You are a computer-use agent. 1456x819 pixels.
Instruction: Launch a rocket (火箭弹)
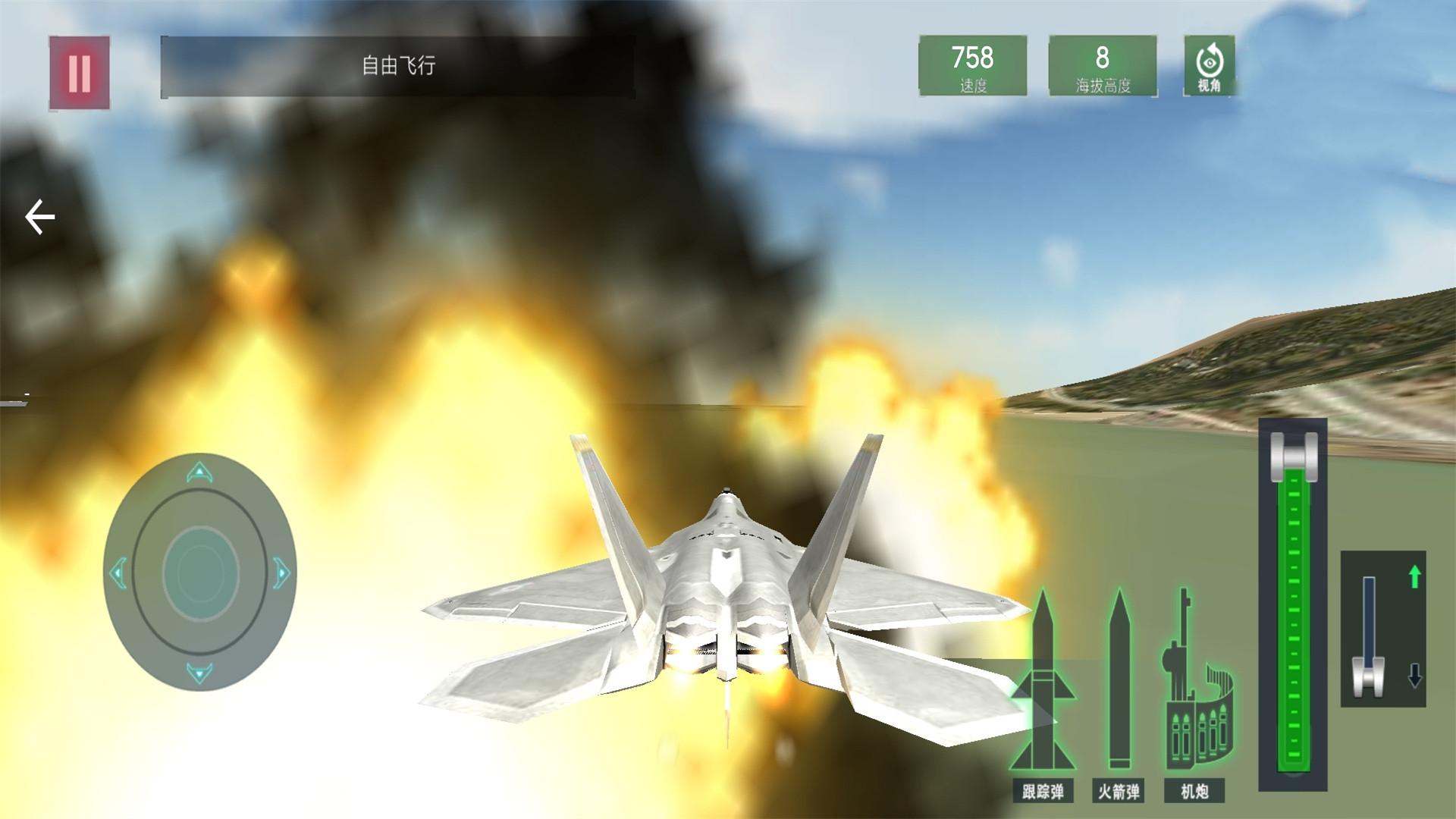tap(1119, 694)
